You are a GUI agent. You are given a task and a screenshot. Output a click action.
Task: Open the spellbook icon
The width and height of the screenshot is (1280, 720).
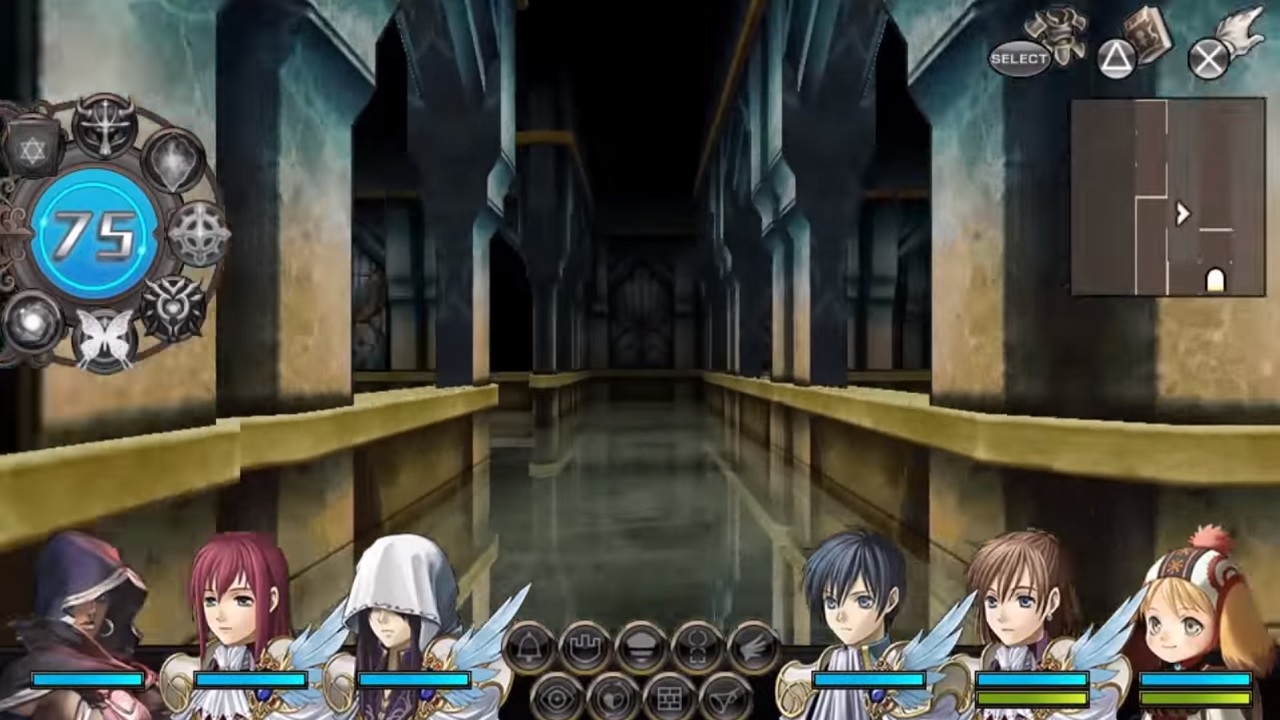(x=1147, y=36)
